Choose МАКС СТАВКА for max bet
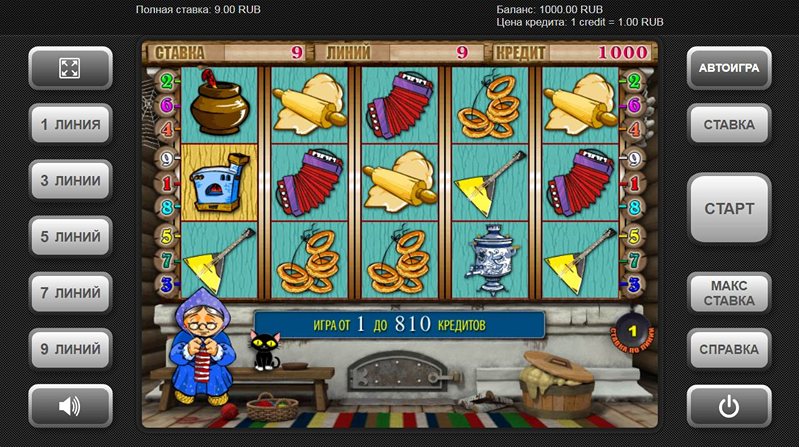The height and width of the screenshot is (447, 799). pos(729,293)
